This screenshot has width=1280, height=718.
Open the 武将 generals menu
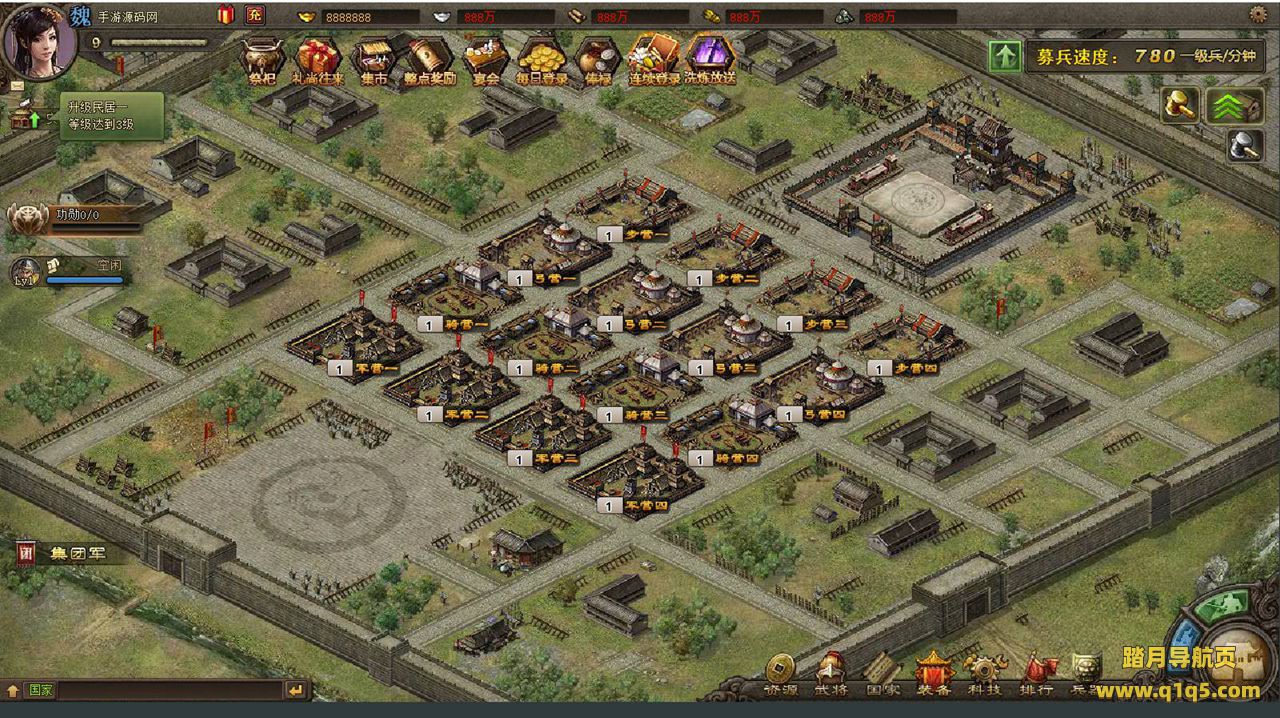click(831, 674)
